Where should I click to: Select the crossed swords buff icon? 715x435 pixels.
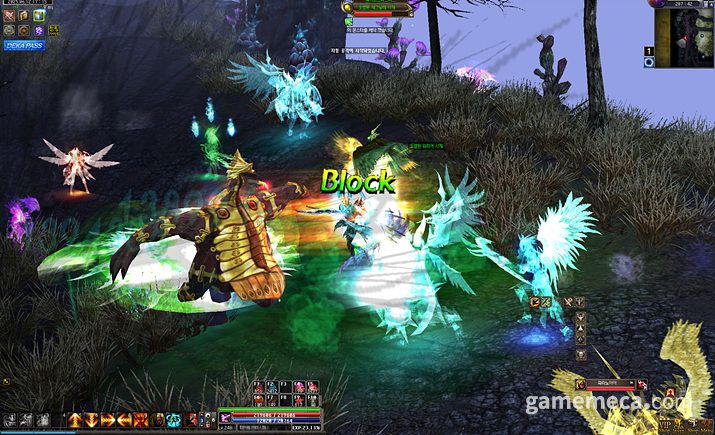coord(10,17)
